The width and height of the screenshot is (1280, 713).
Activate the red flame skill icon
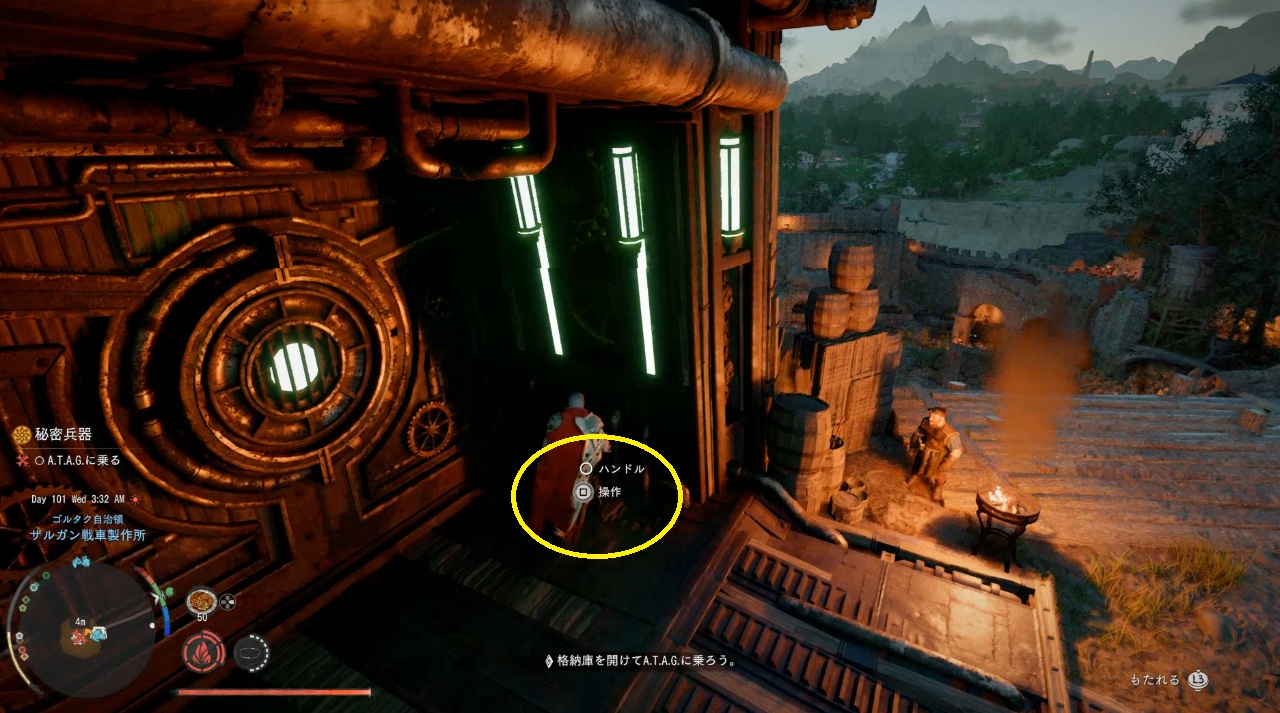click(x=201, y=652)
